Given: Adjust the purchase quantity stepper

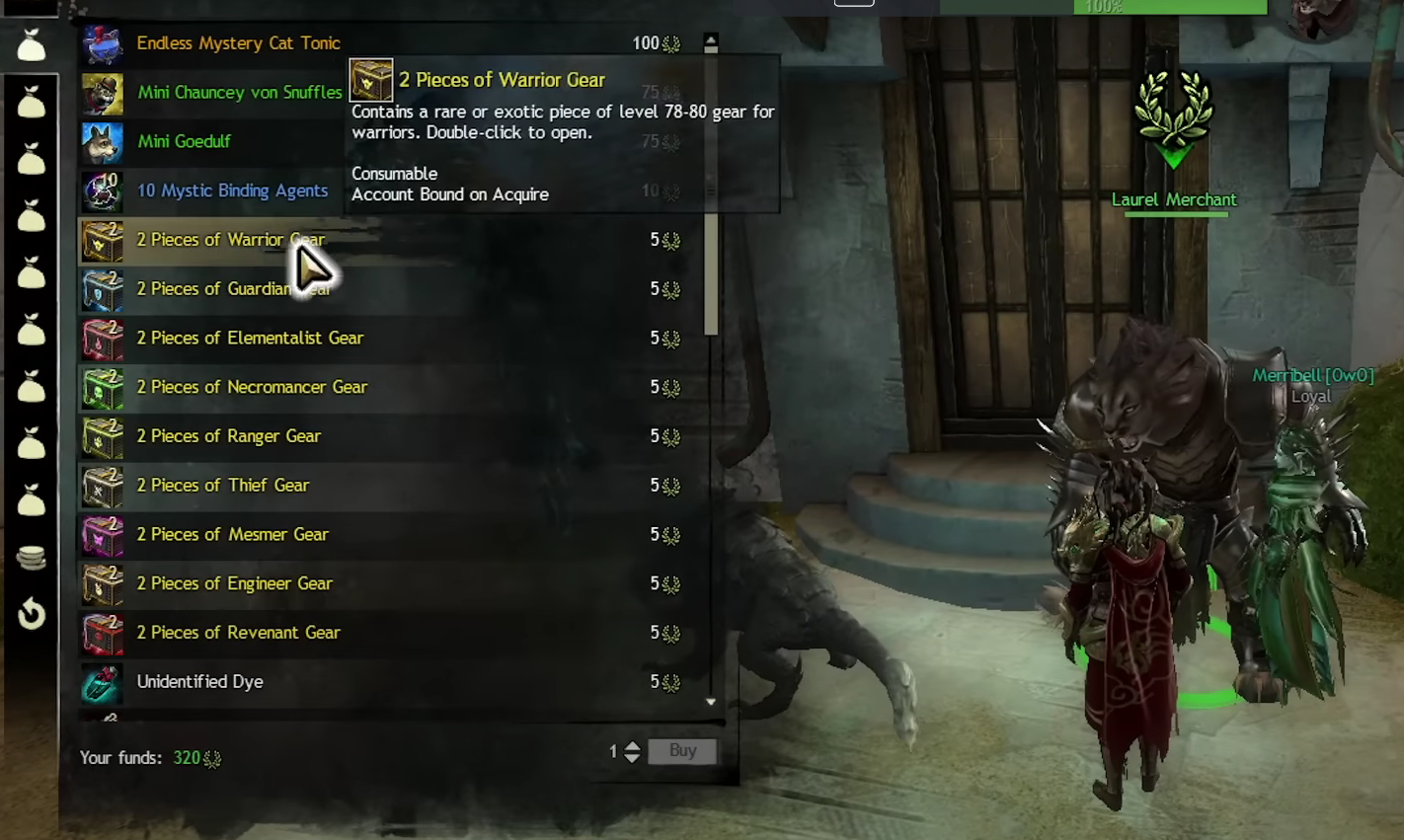Looking at the screenshot, I should click(x=633, y=752).
